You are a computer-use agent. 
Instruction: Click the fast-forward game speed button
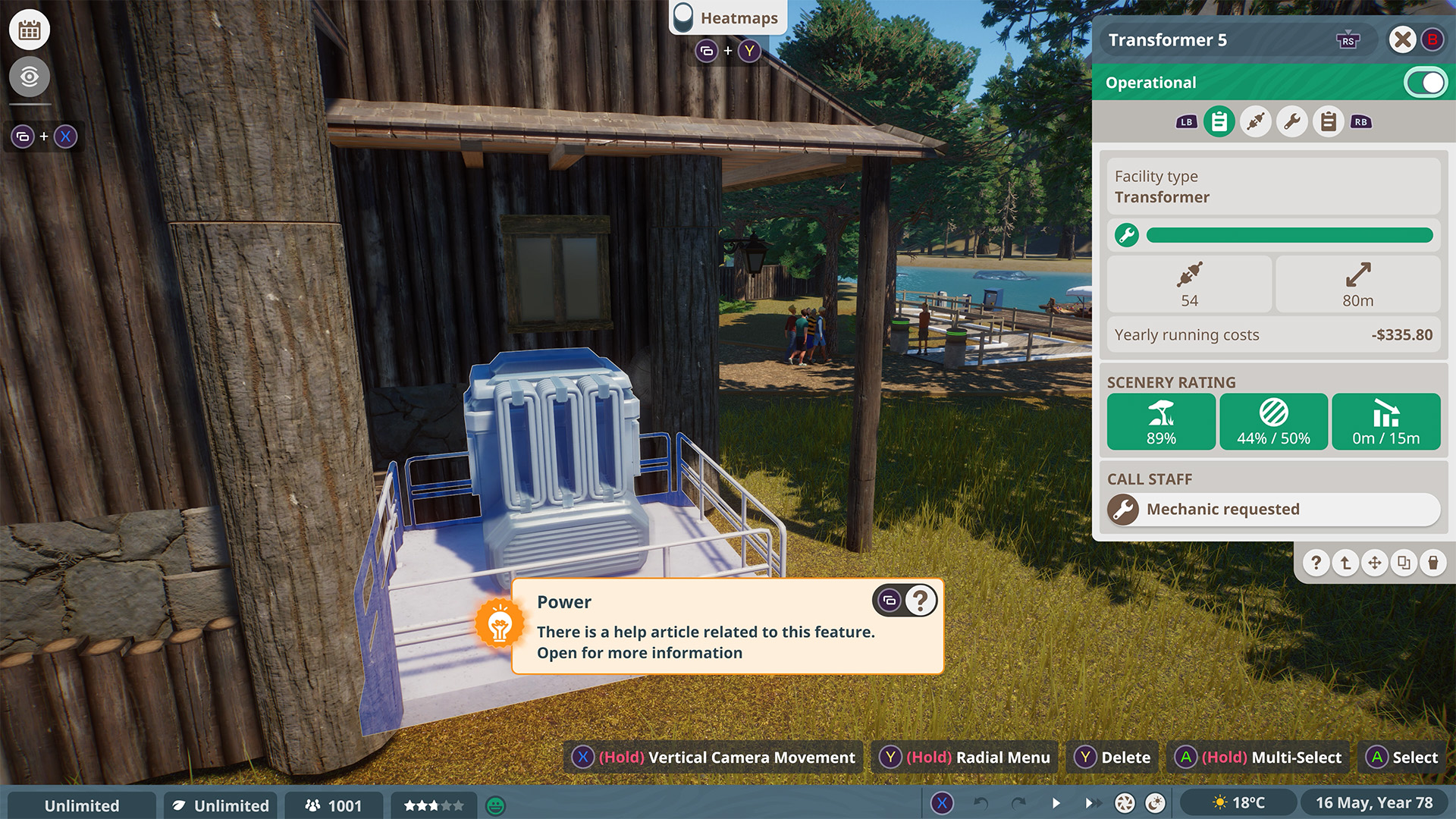click(x=1090, y=803)
